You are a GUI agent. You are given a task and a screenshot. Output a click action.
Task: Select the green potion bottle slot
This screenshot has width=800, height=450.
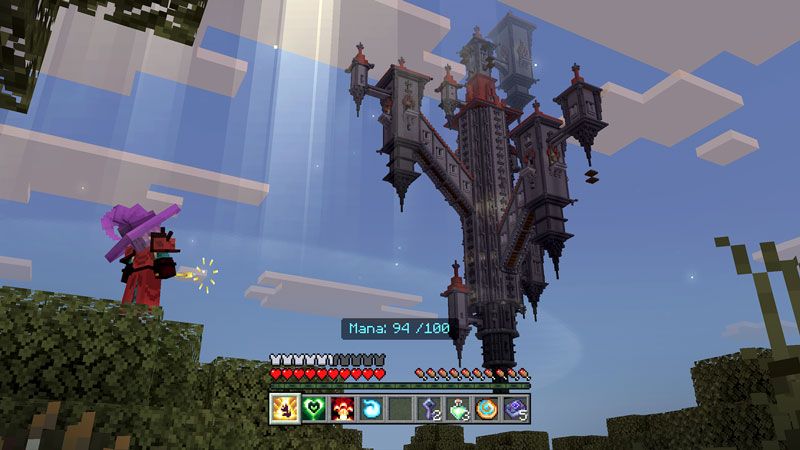[x=459, y=409]
